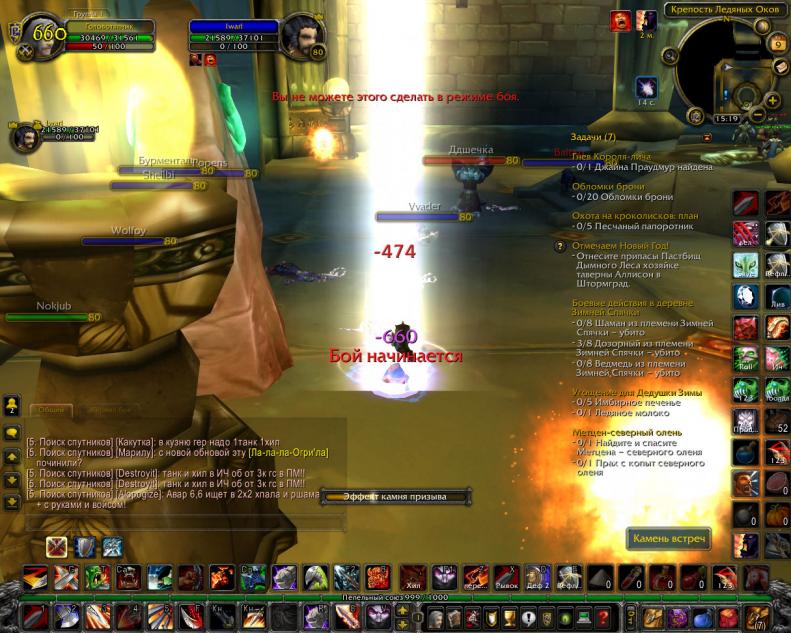Choose the Battle Stance crossed-swords icon
This screenshot has height=633, width=791.
57,547
